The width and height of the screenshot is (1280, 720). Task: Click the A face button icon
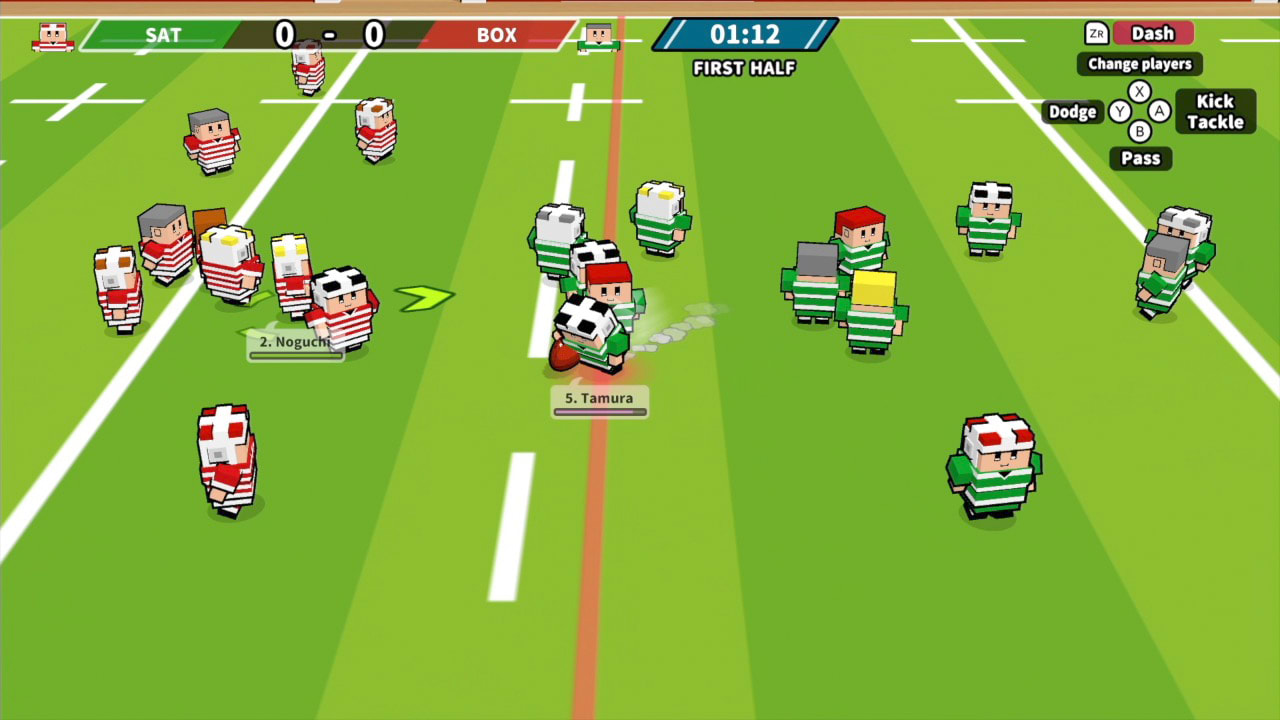tap(1158, 112)
